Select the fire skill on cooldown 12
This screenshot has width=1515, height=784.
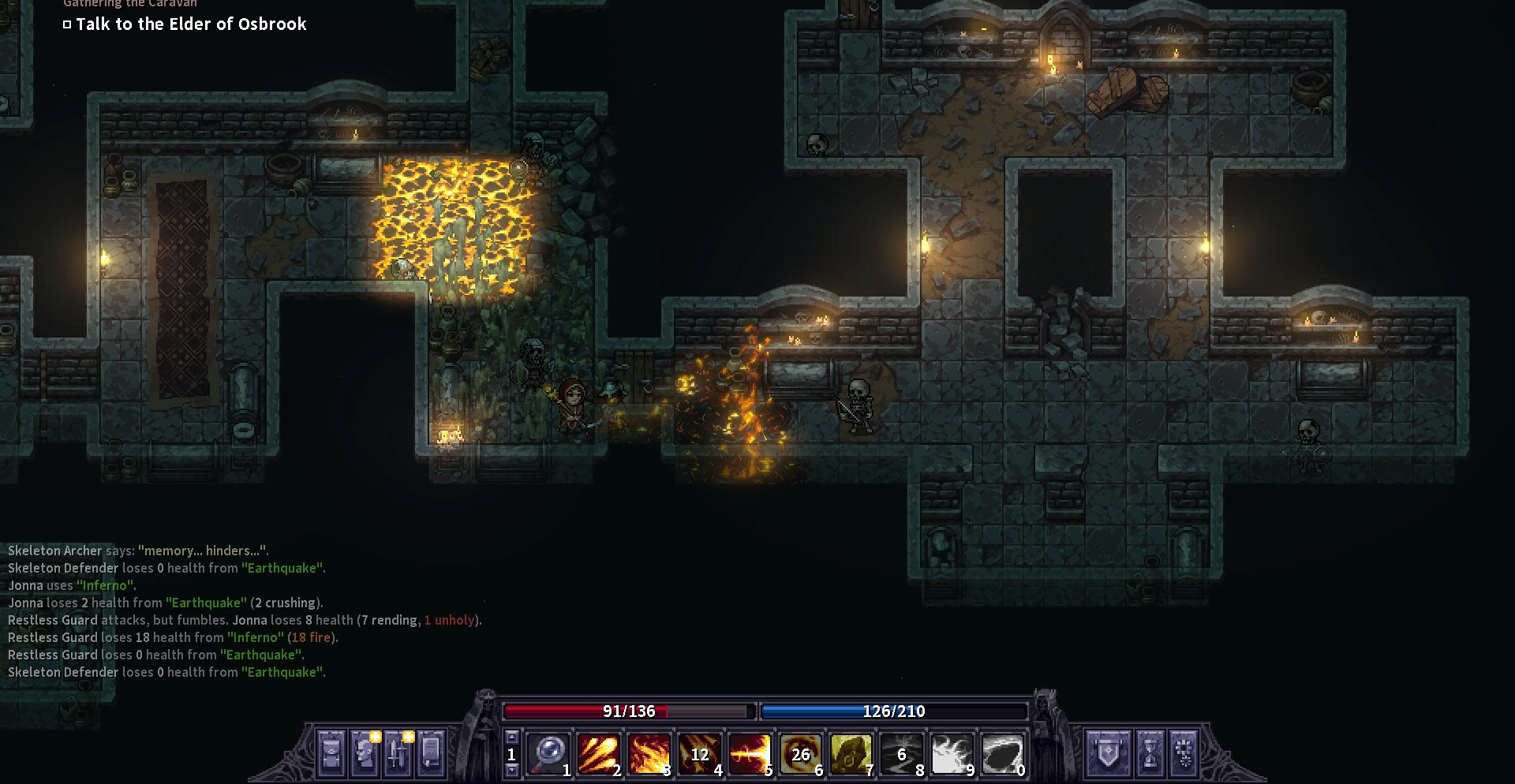tap(699, 753)
